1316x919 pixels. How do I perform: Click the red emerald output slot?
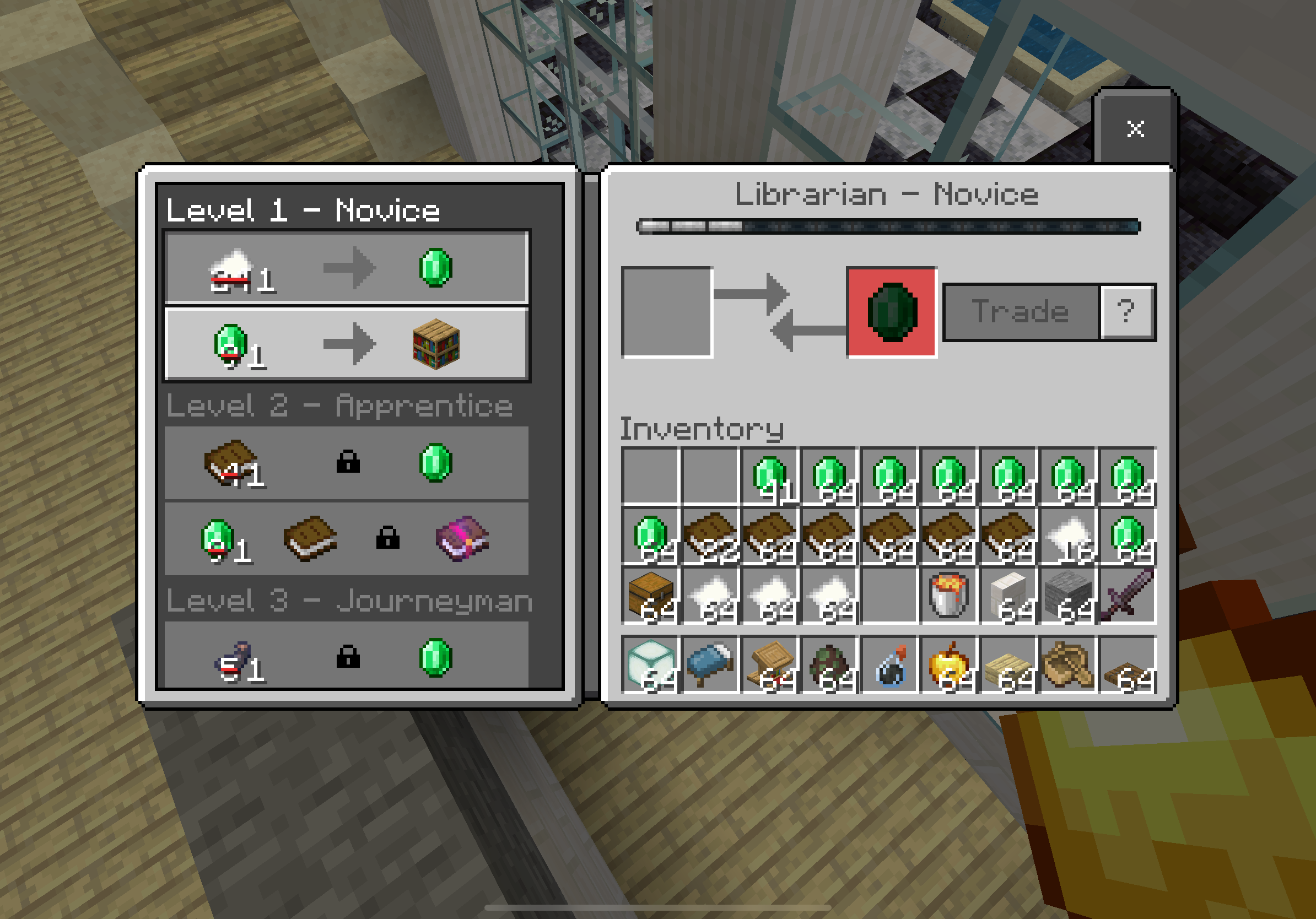click(891, 312)
